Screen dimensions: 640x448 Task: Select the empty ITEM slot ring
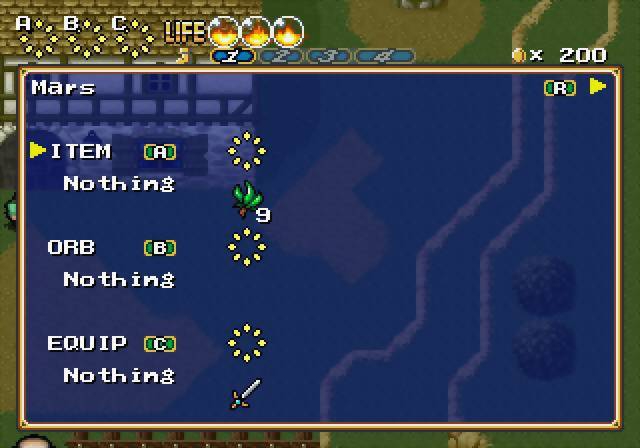point(246,151)
